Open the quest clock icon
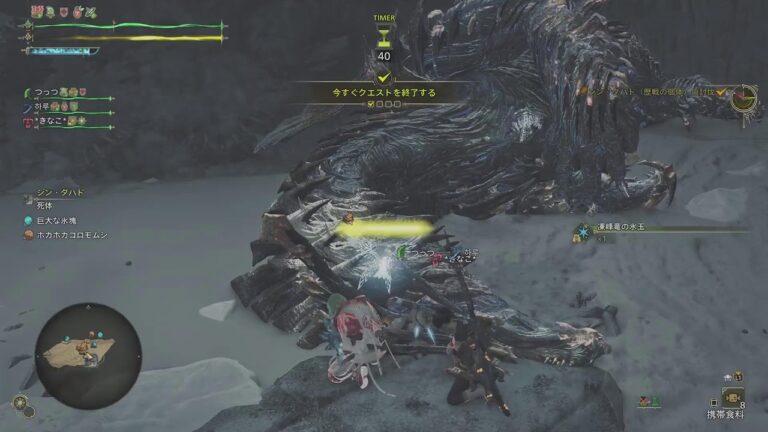 point(742,98)
